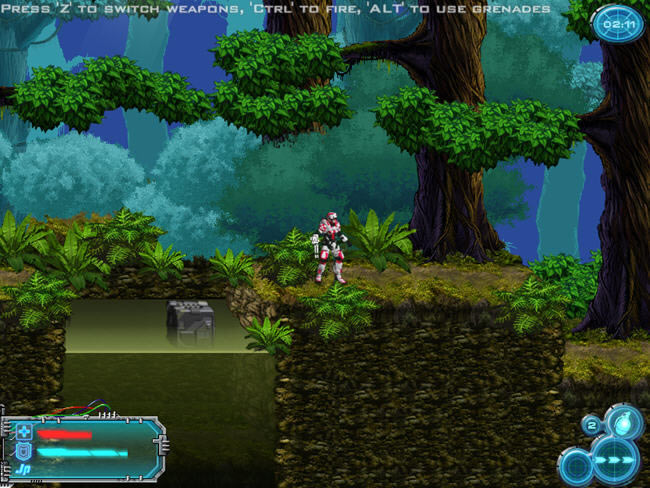Select the empty secondary weapon circle
650x488 pixels.
pyautogui.click(x=575, y=466)
